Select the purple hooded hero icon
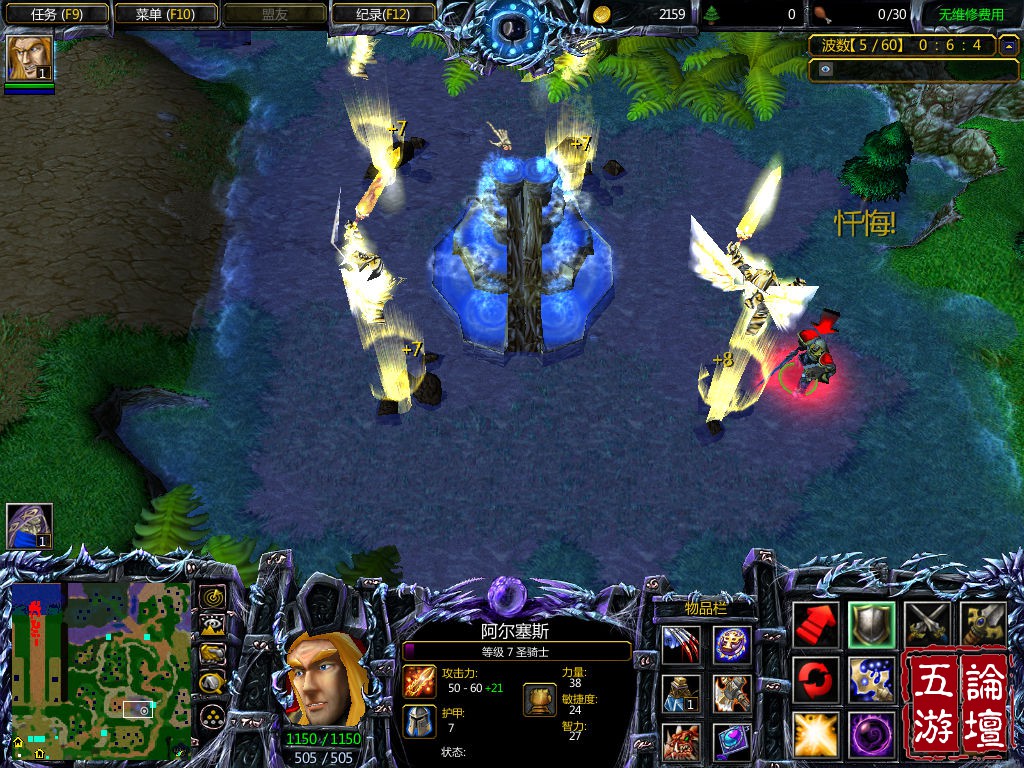Image resolution: width=1024 pixels, height=768 pixels. coord(29,527)
